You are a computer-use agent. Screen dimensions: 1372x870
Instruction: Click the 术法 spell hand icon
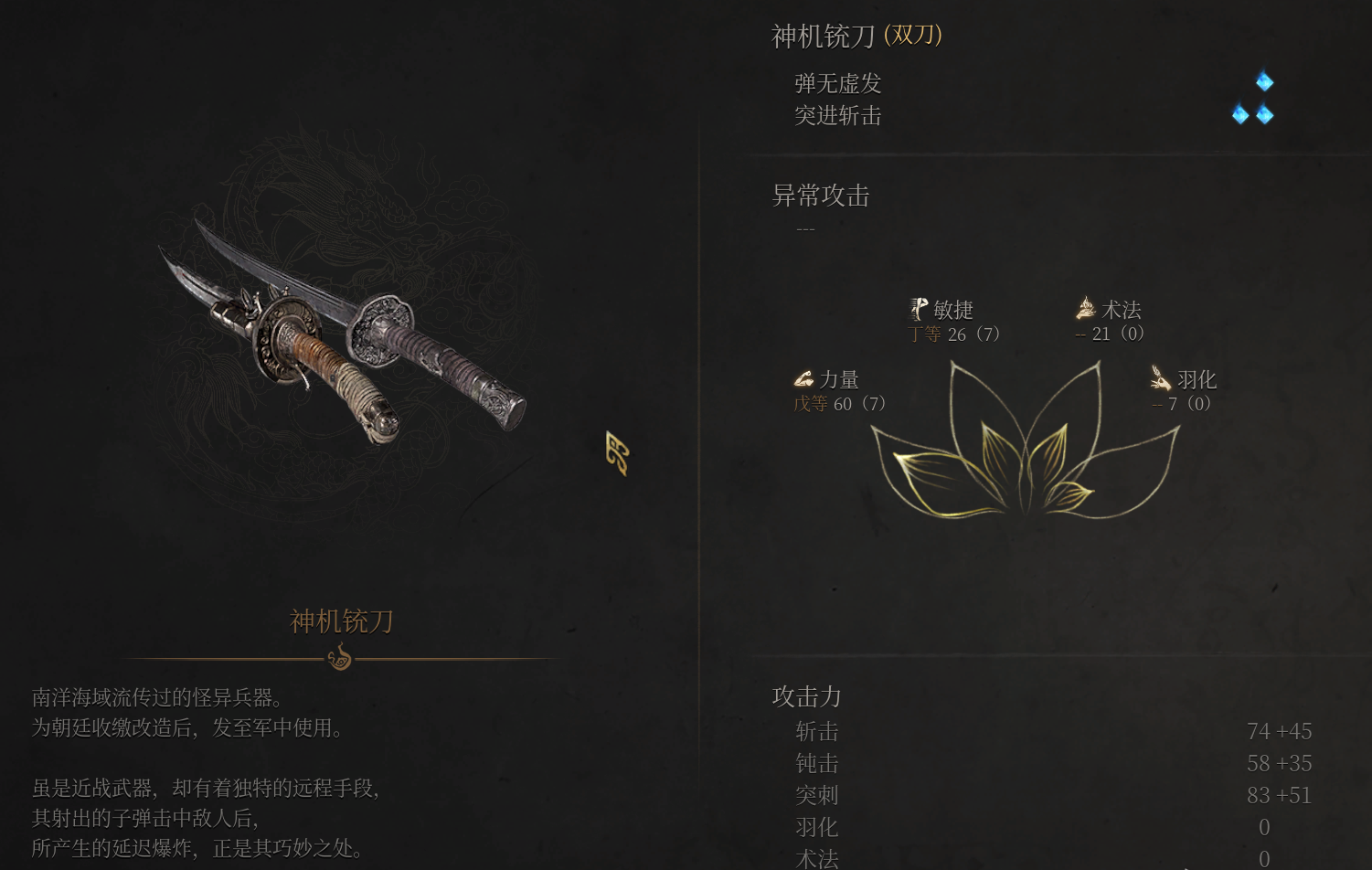1084,309
